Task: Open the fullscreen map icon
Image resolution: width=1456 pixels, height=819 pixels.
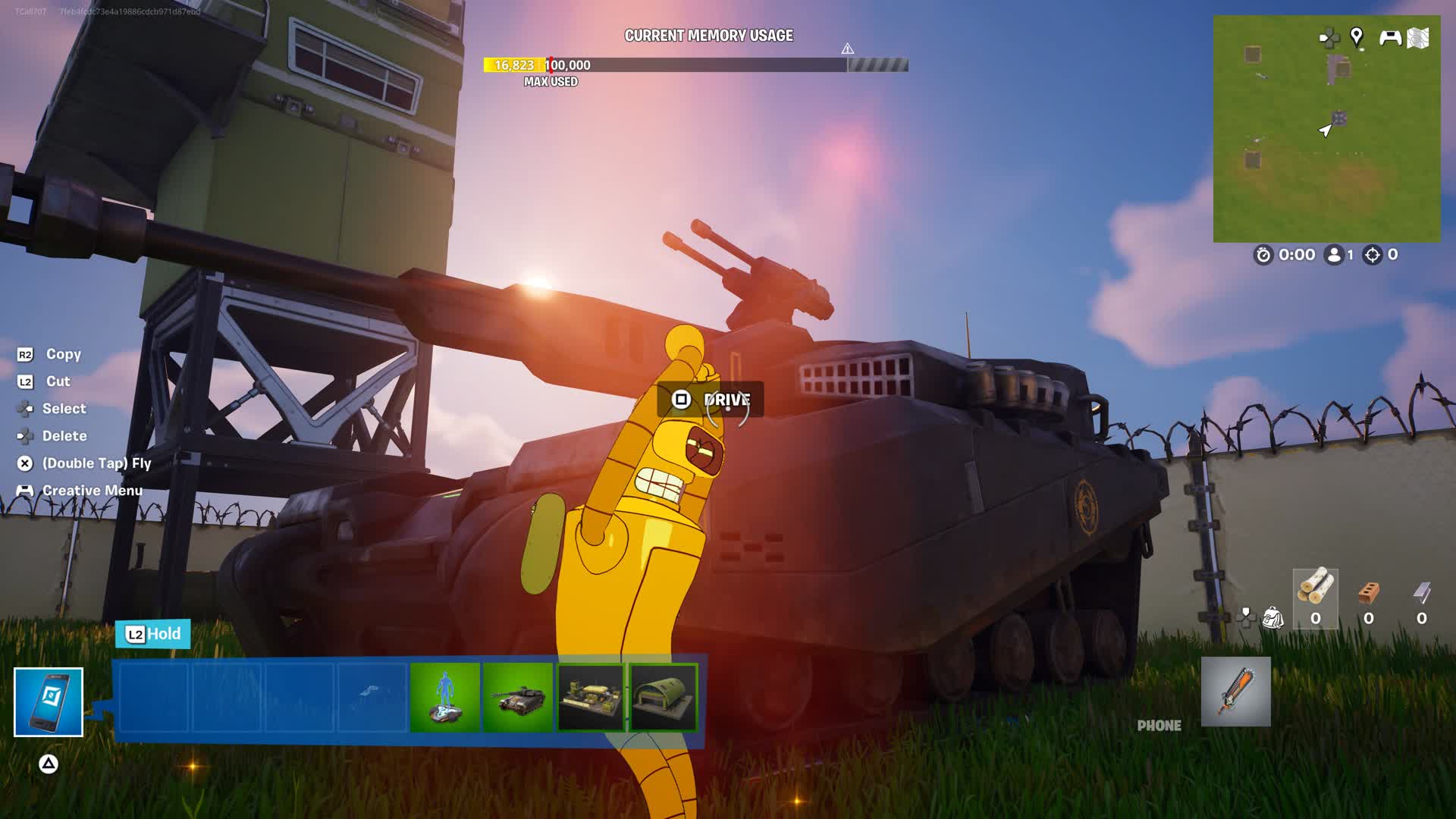Action: (1423, 36)
